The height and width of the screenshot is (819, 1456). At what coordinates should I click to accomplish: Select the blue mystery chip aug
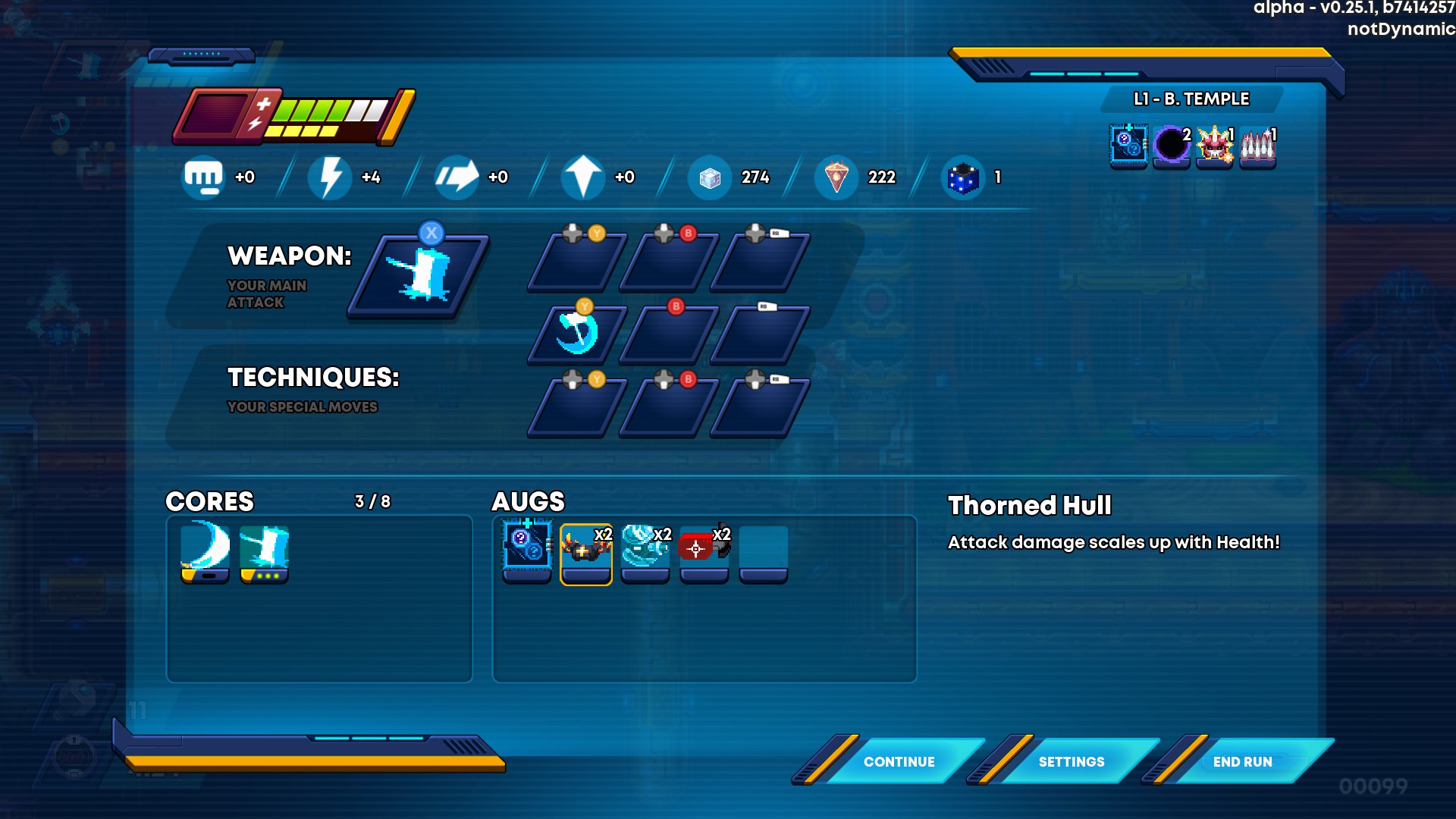[527, 551]
